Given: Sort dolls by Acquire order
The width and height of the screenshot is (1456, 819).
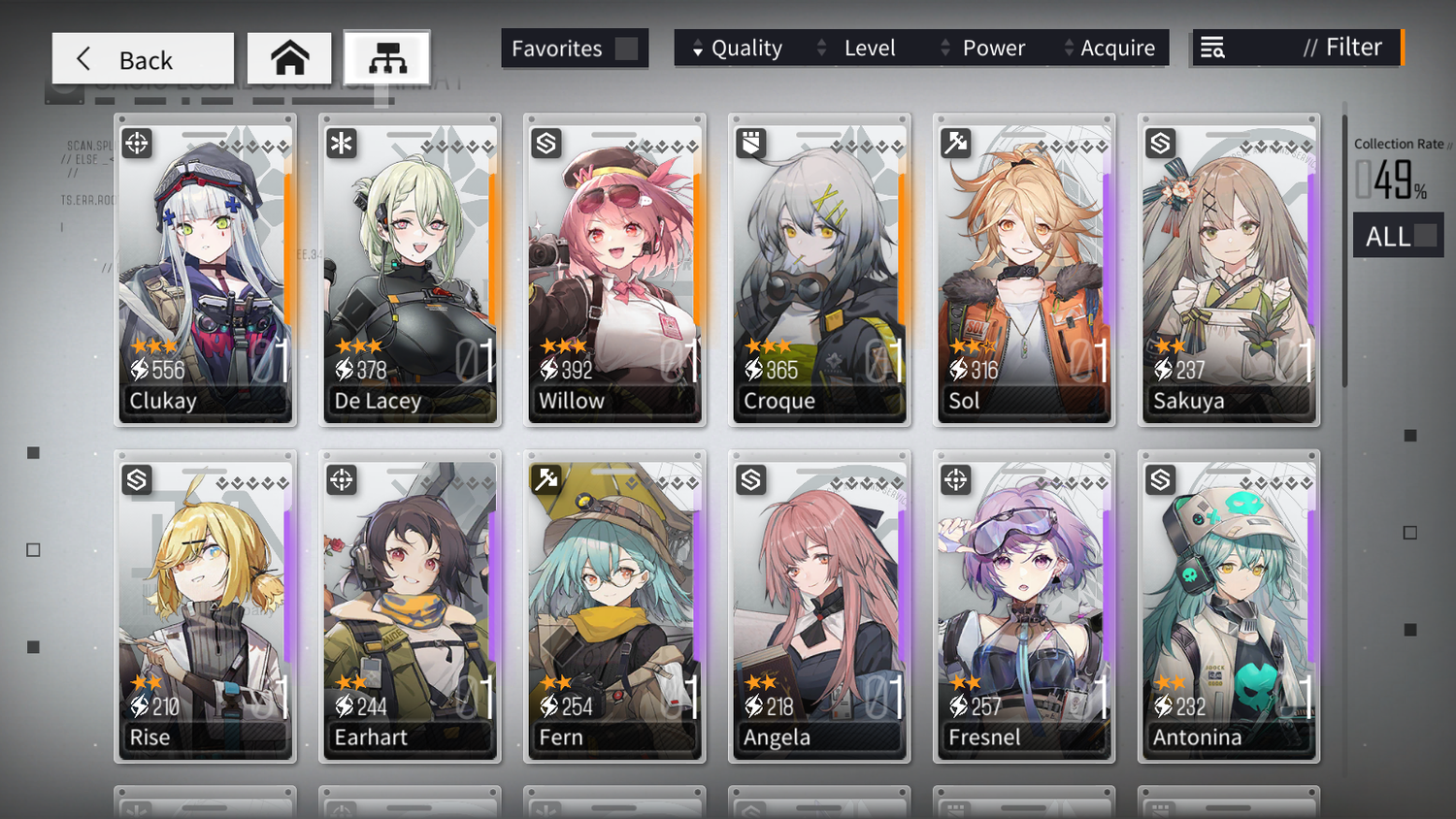Looking at the screenshot, I should click(x=1109, y=49).
